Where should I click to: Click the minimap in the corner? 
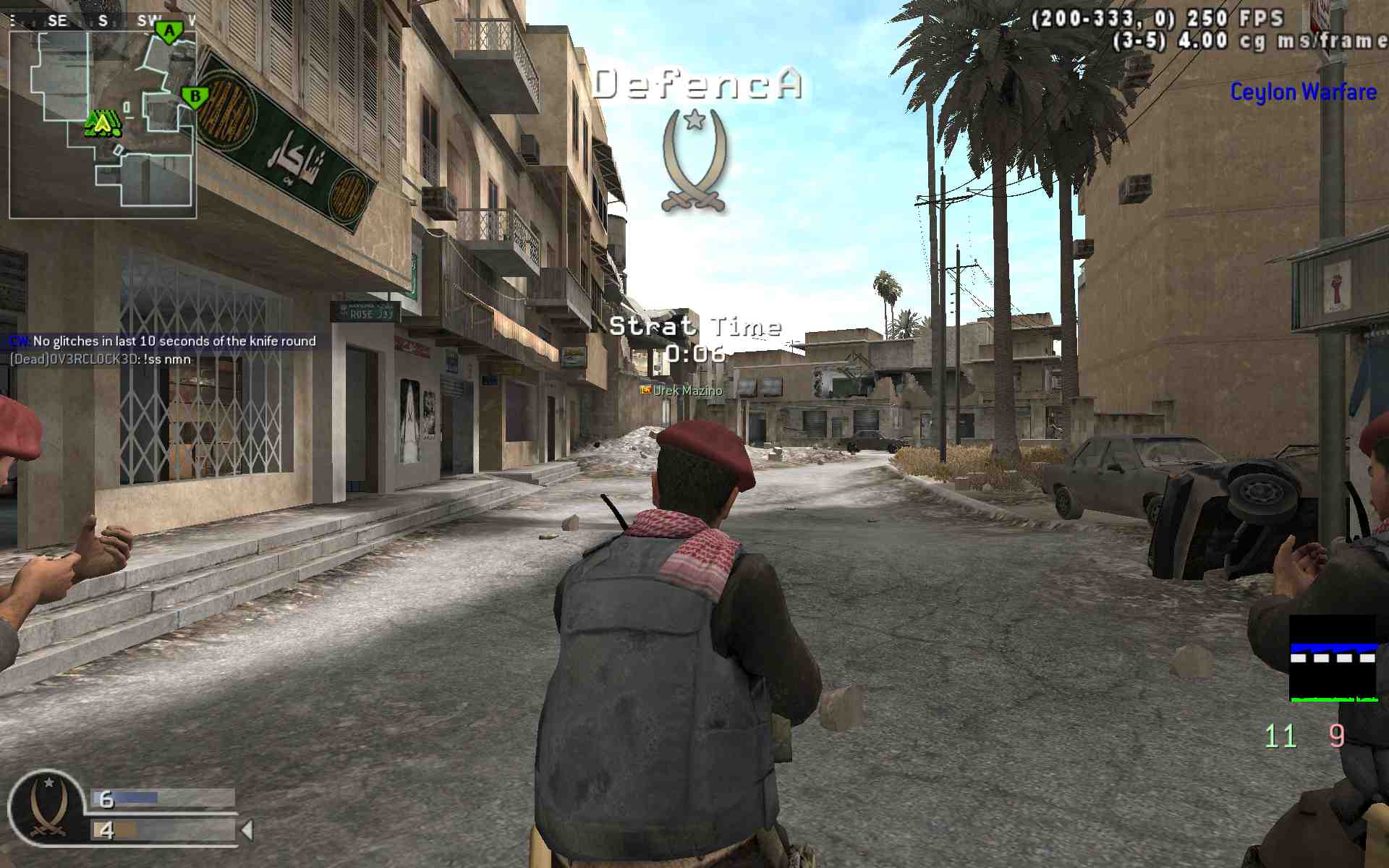[102, 123]
